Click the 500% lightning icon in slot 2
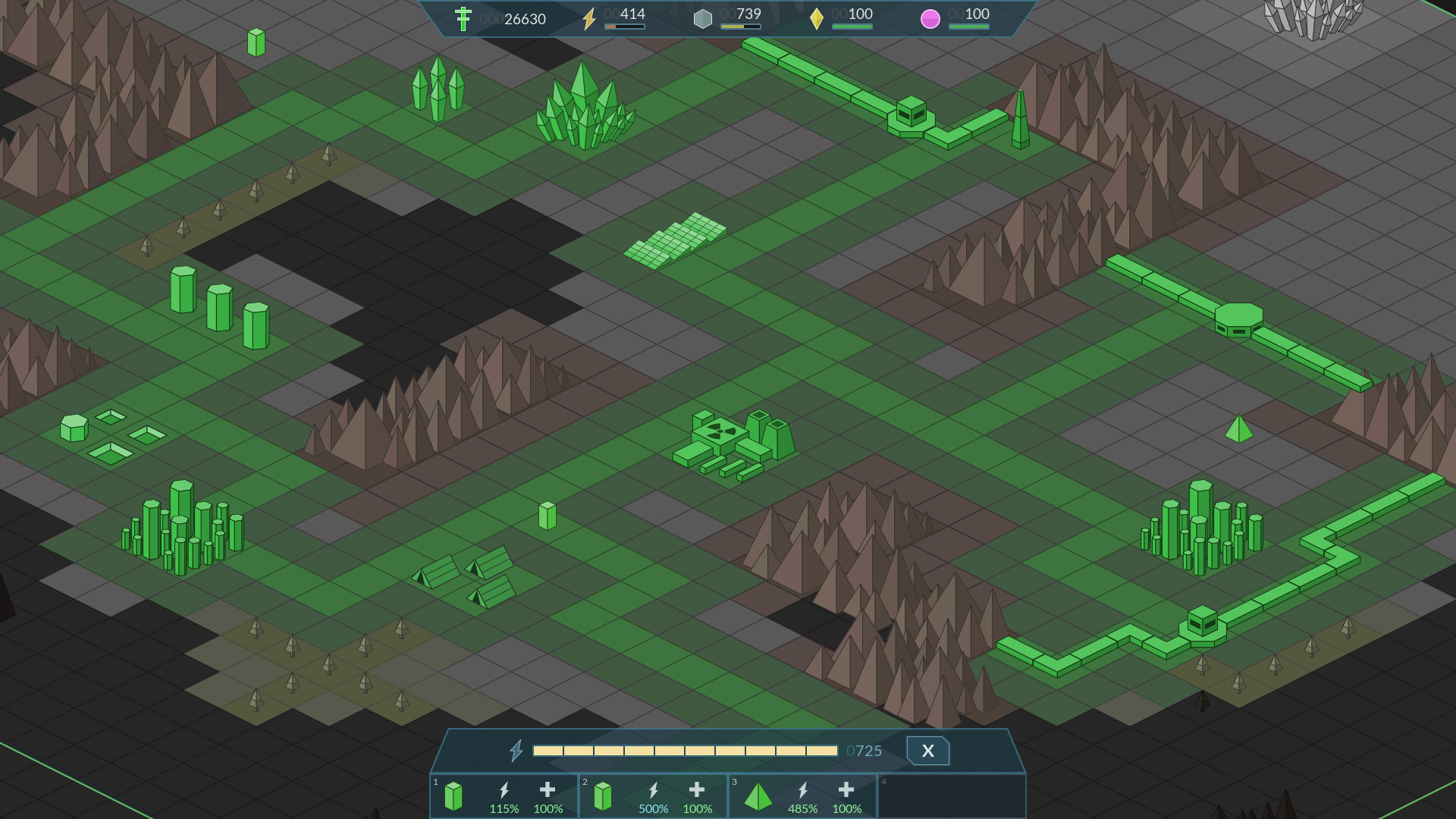Viewport: 1456px width, 819px height. 653,791
